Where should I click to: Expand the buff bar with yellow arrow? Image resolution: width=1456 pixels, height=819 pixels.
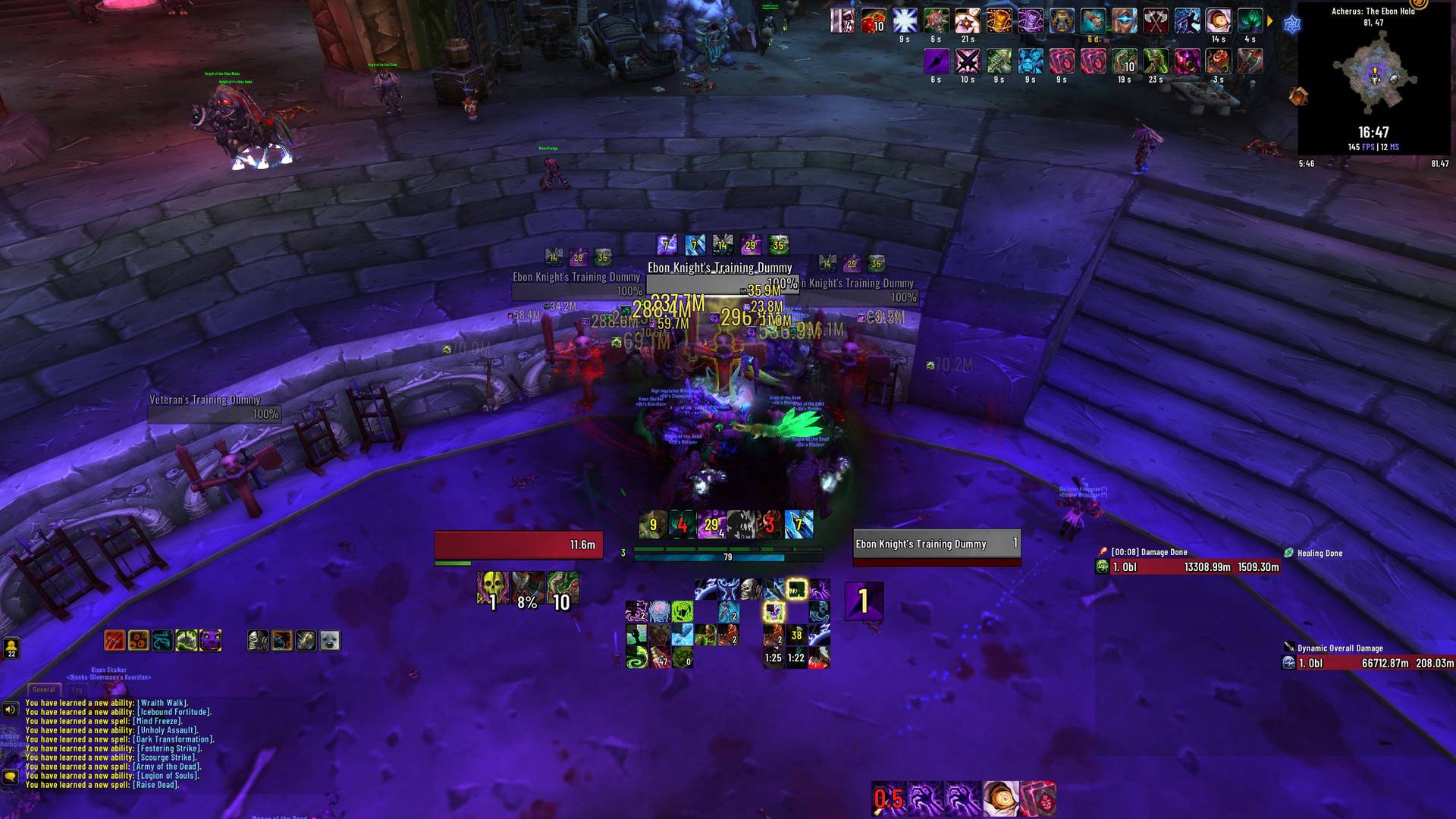1270,21
